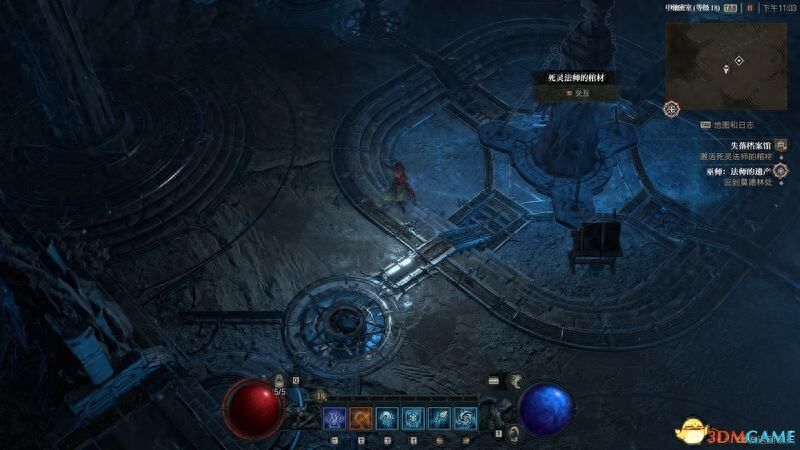Use the swirling vortex skill

464,419
